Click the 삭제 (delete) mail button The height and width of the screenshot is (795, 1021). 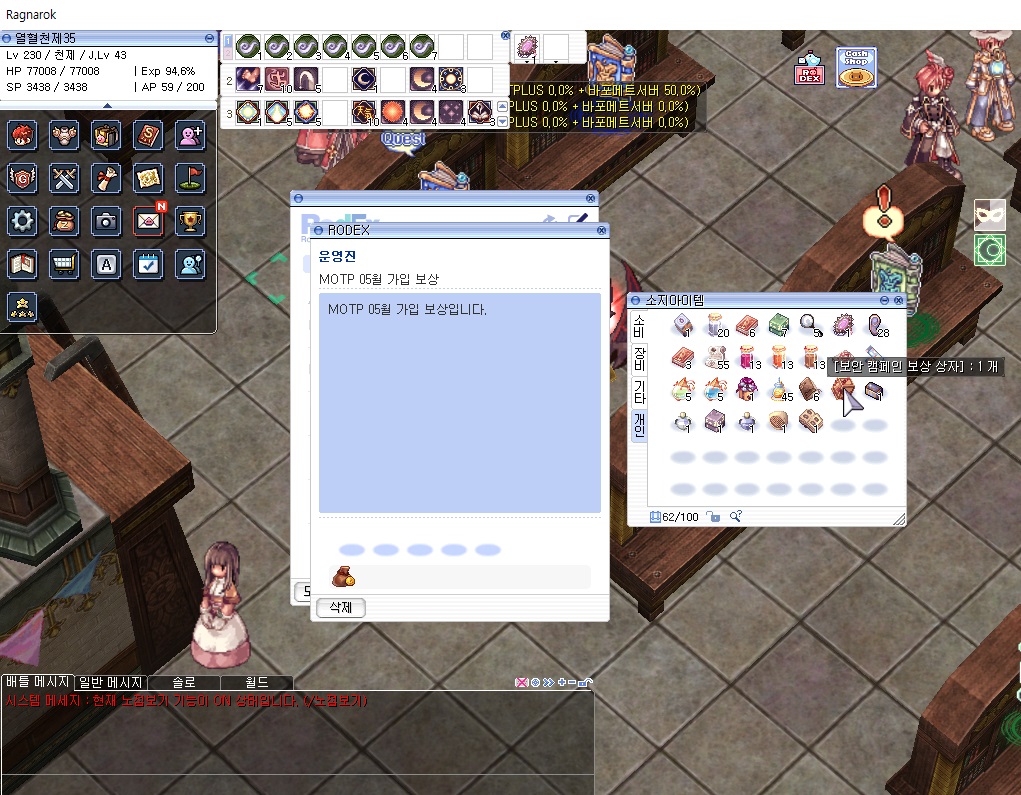coord(341,608)
